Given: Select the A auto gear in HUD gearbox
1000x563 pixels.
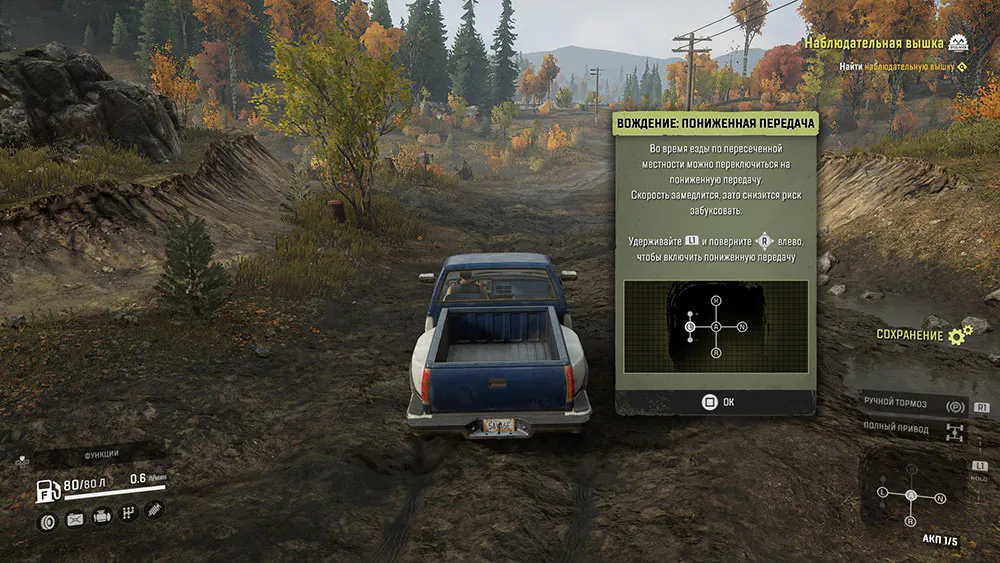Looking at the screenshot, I should click(x=910, y=496).
